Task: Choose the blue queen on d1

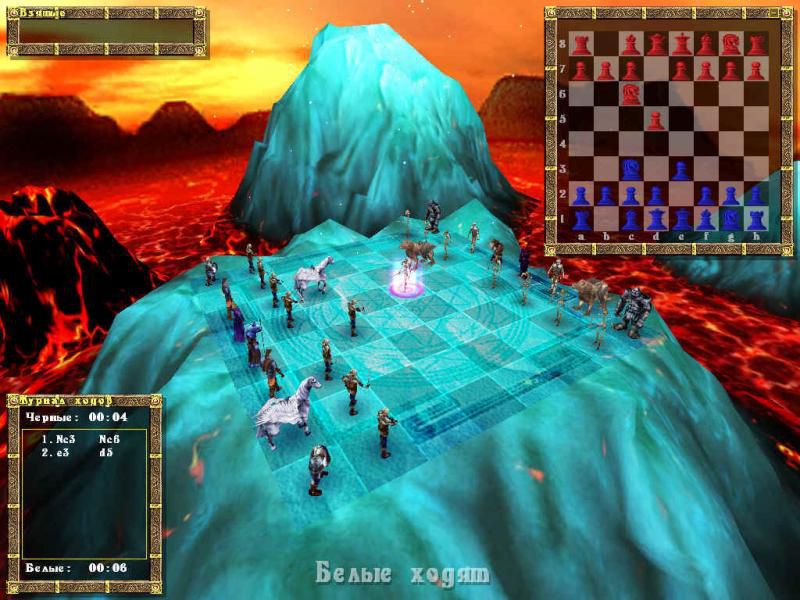Action: [x=656, y=219]
